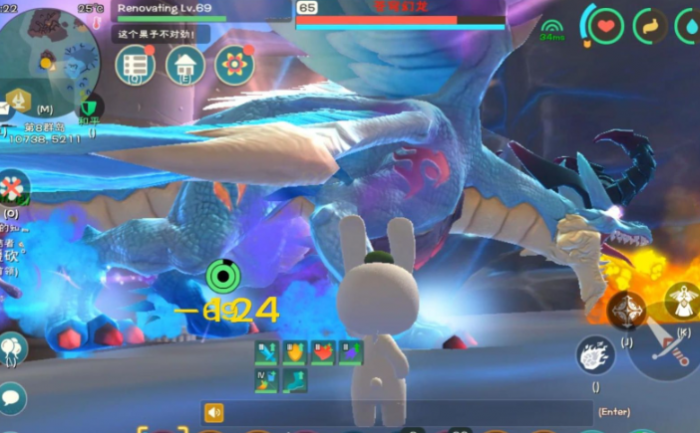Open the flower icon menu
The width and height of the screenshot is (700, 433).
[234, 64]
